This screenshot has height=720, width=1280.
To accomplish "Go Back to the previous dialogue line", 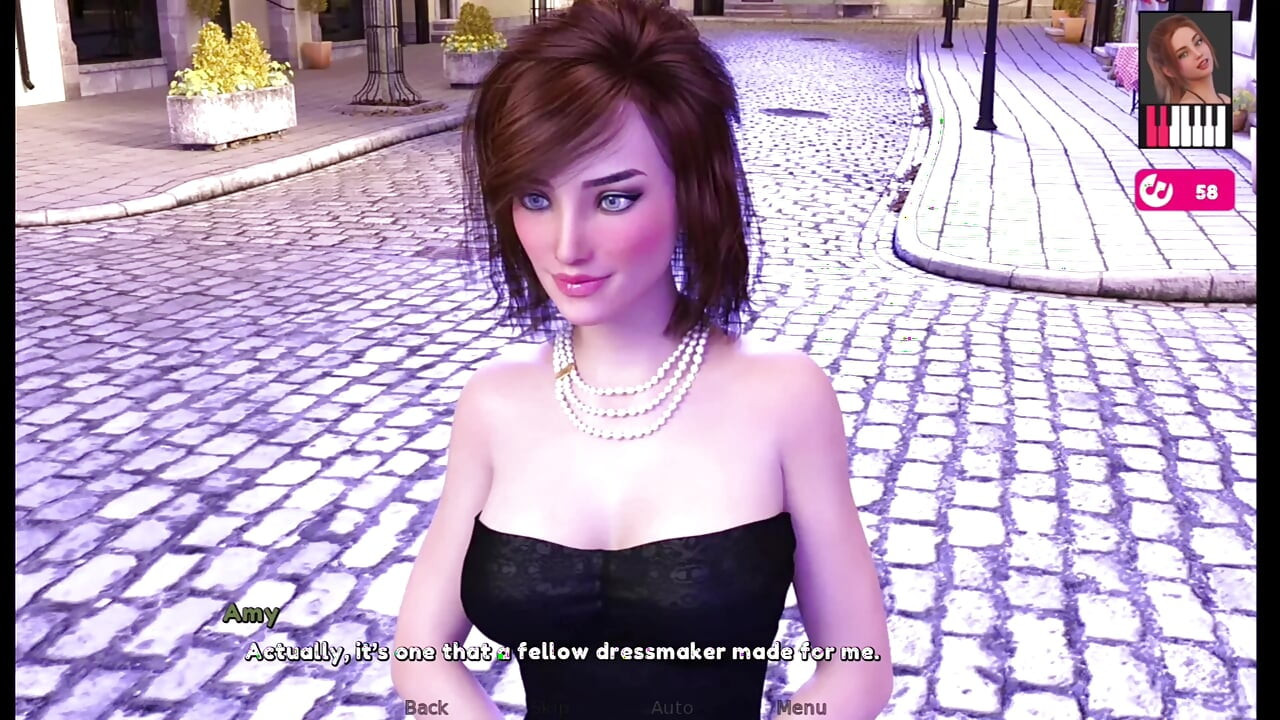I will tap(426, 707).
